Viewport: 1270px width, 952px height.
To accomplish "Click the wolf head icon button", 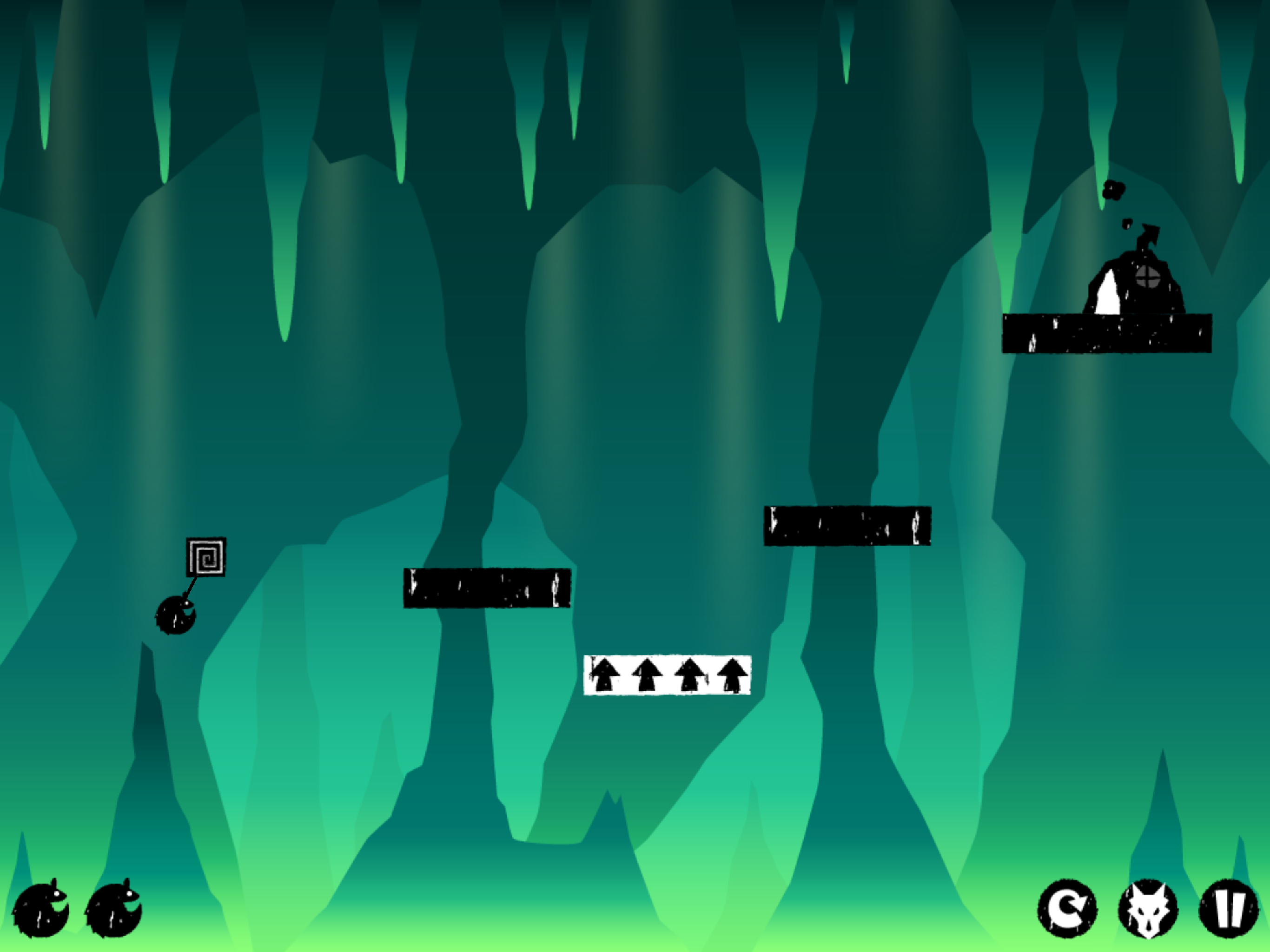I will point(1147,909).
